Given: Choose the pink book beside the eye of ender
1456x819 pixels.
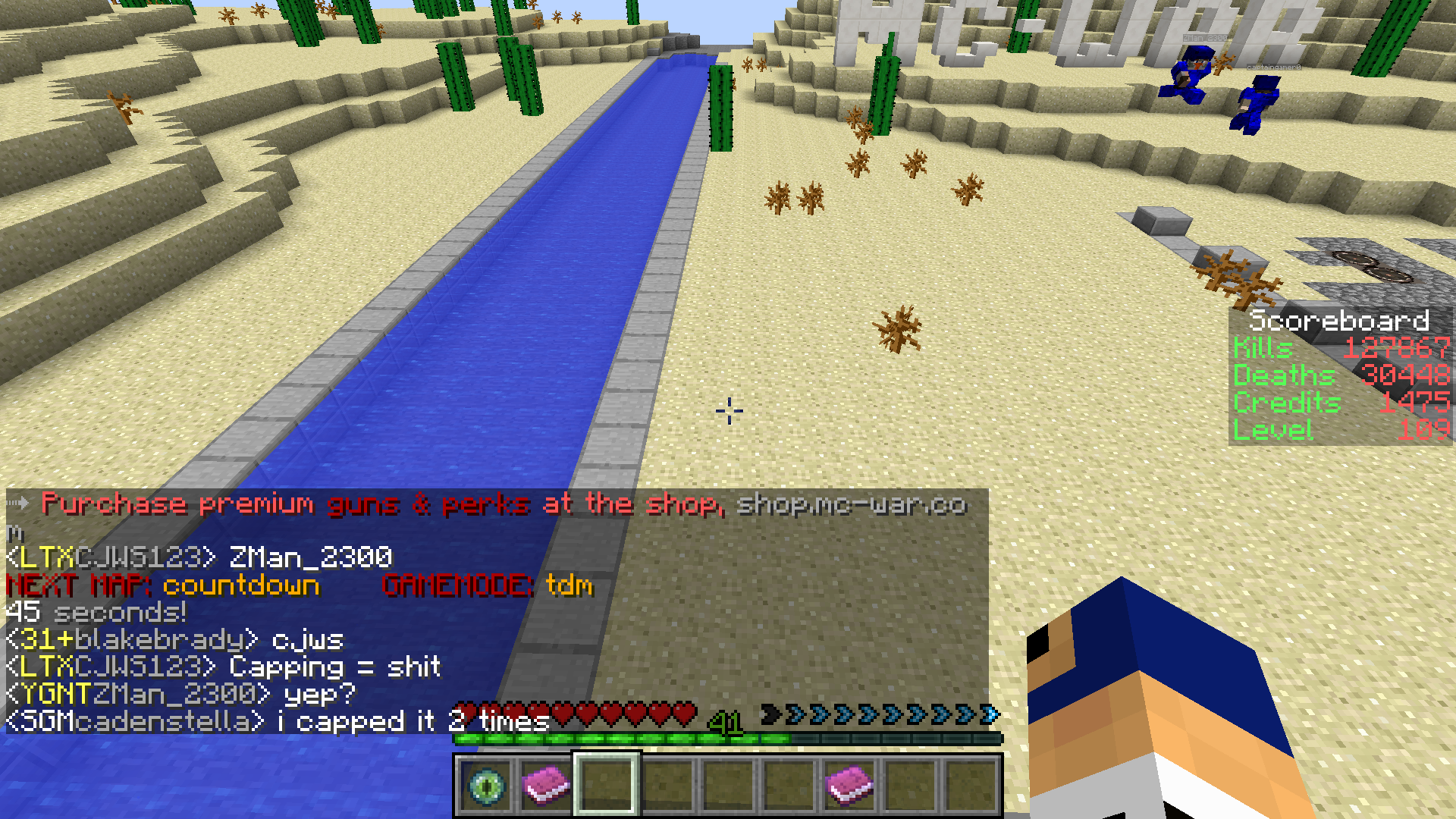Looking at the screenshot, I should click(546, 785).
